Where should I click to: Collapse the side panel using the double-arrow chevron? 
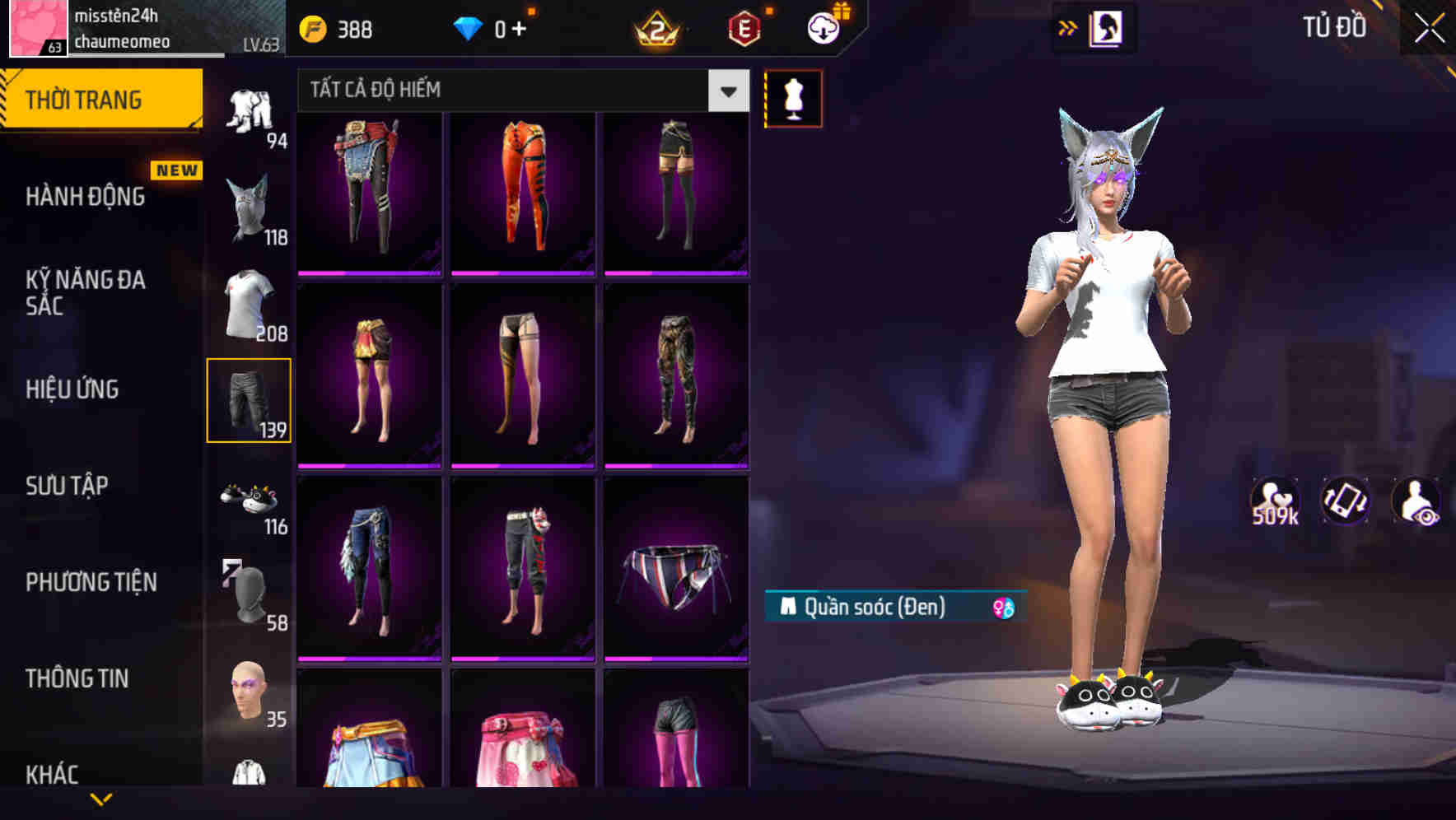pyautogui.click(x=1068, y=26)
